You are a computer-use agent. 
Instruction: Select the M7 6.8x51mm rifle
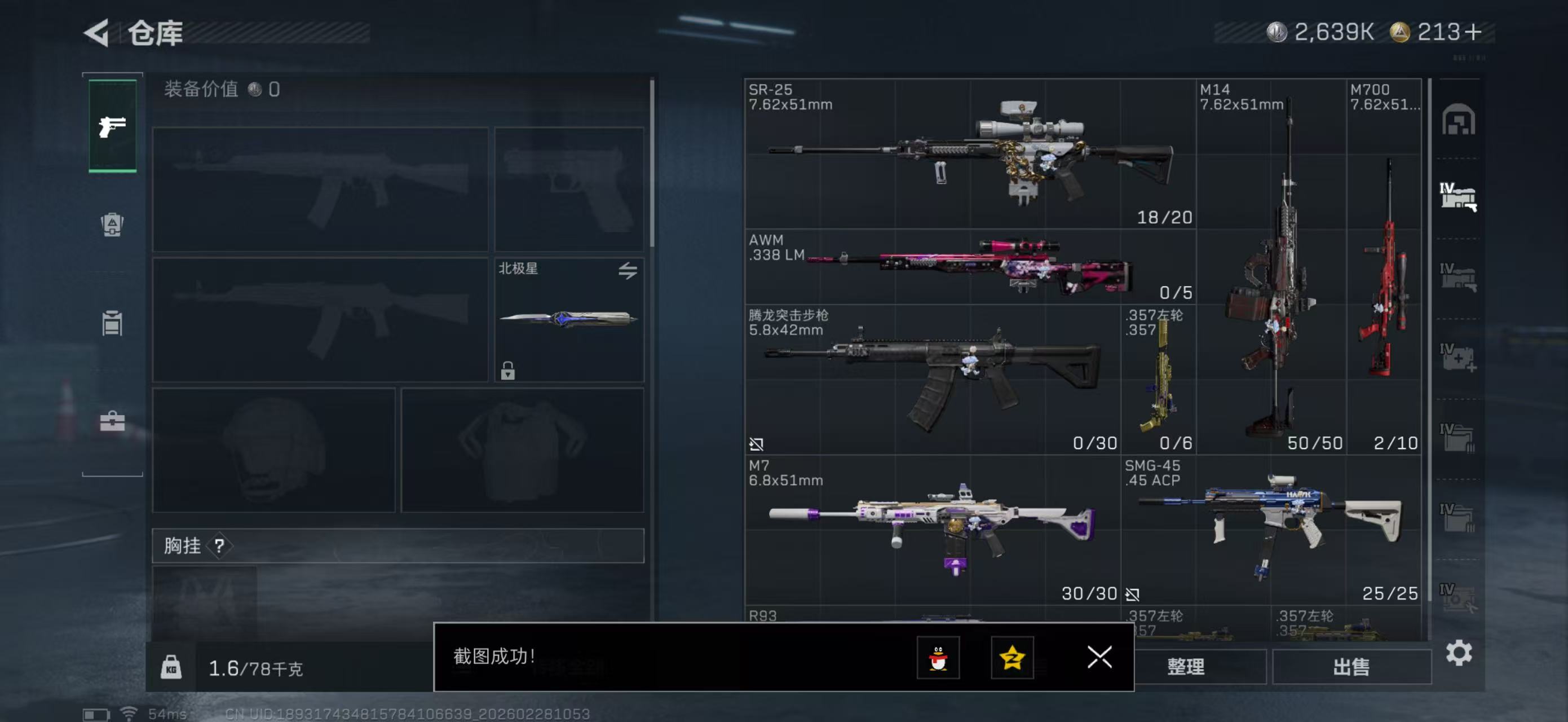coord(932,529)
